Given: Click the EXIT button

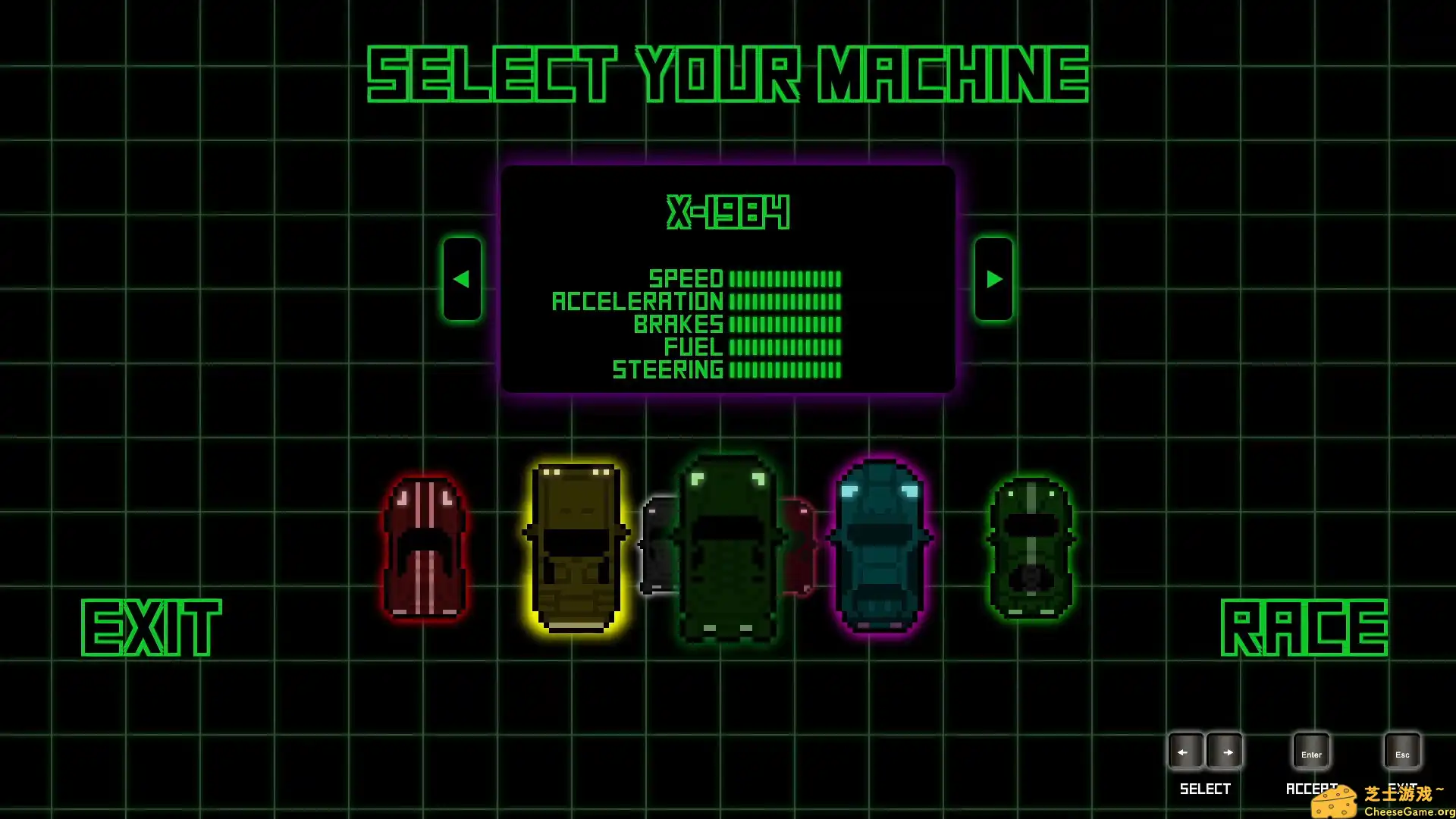Looking at the screenshot, I should coord(151,627).
